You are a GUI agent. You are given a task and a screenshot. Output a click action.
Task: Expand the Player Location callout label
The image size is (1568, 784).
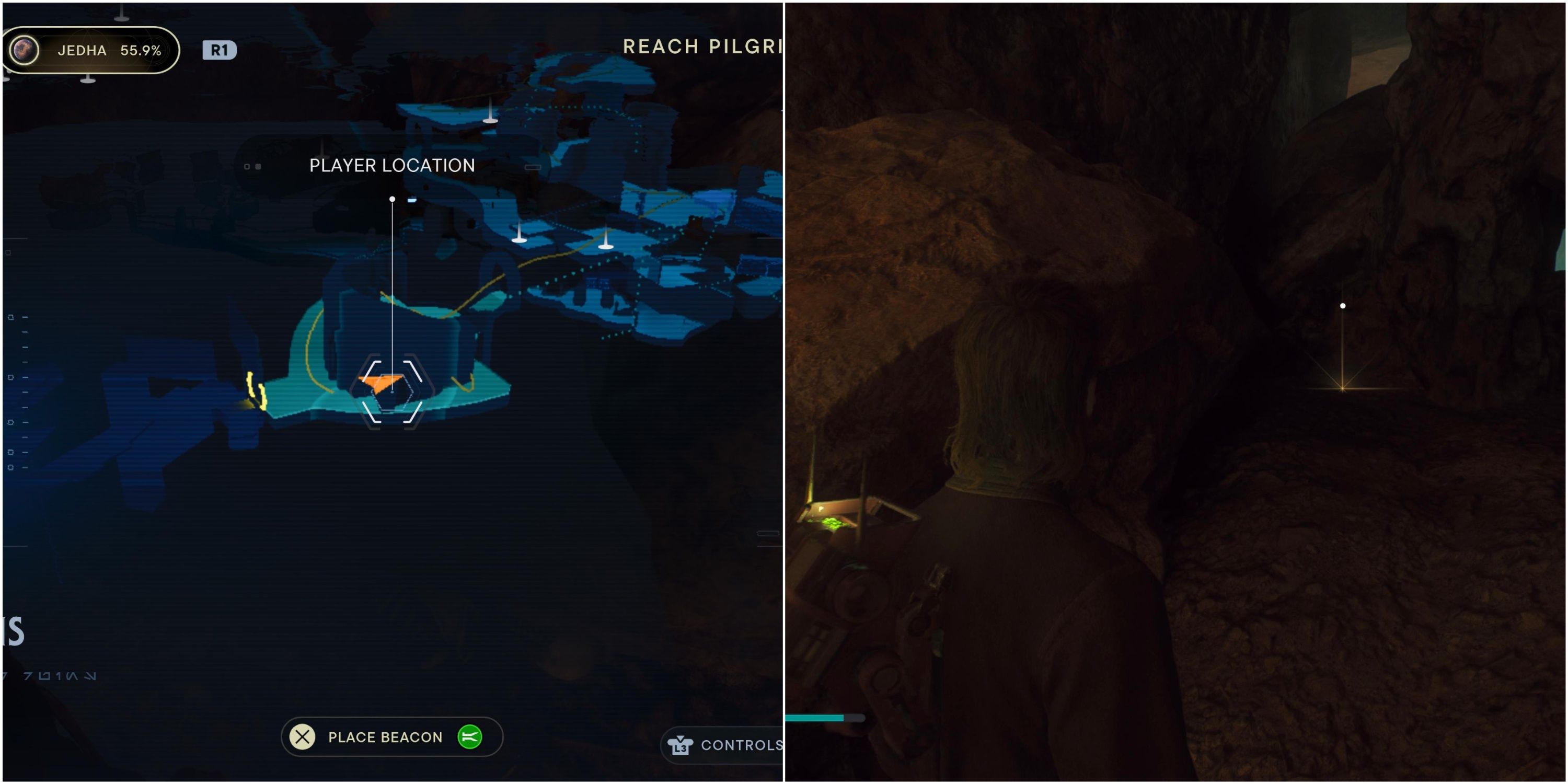(391, 165)
